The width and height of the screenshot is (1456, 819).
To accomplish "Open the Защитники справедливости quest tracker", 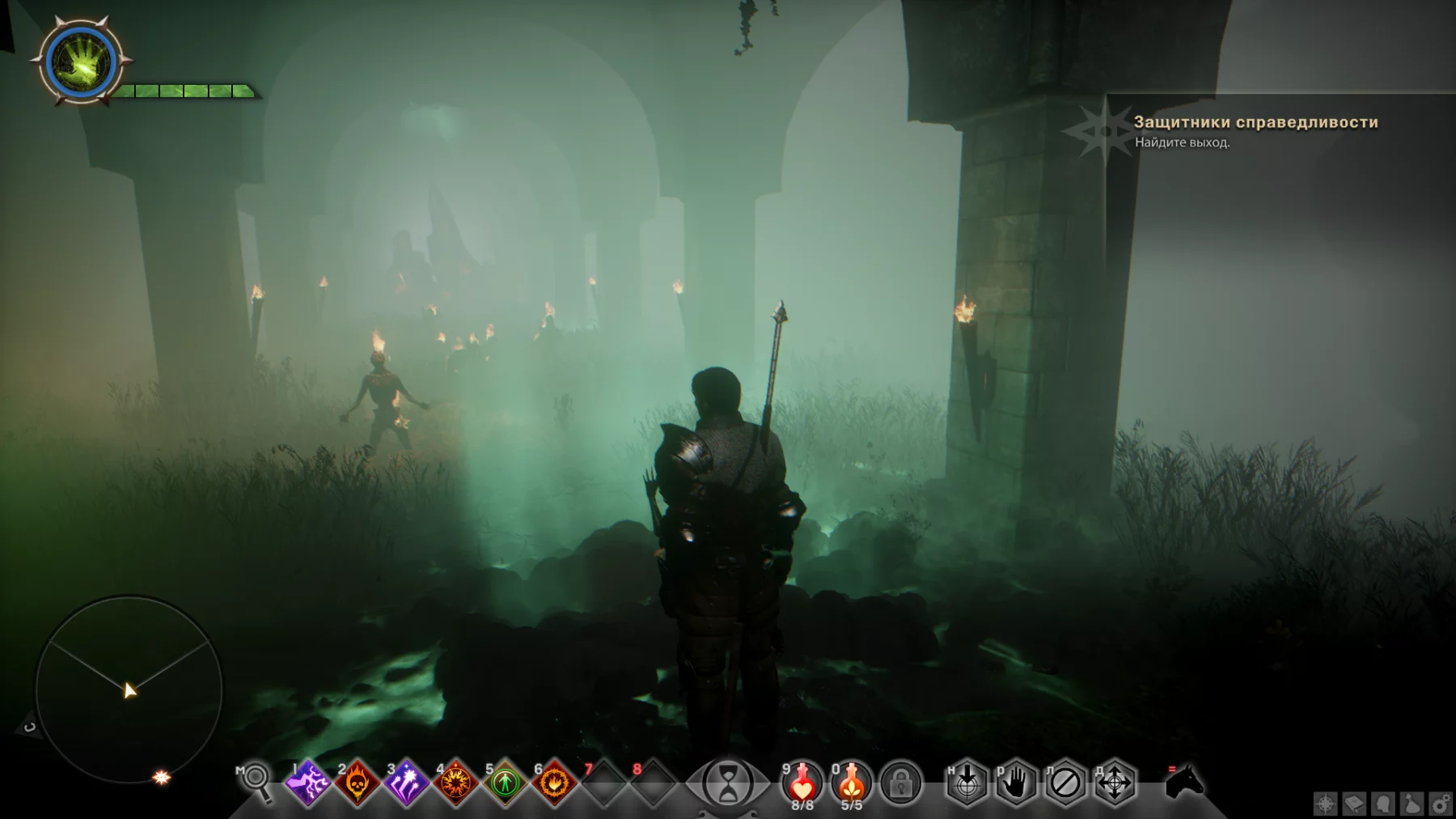I will [x=1255, y=122].
